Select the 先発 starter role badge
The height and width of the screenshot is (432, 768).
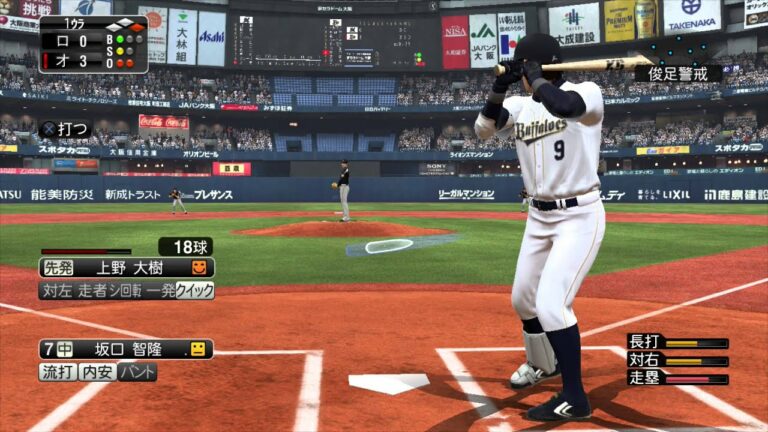pyautogui.click(x=59, y=268)
